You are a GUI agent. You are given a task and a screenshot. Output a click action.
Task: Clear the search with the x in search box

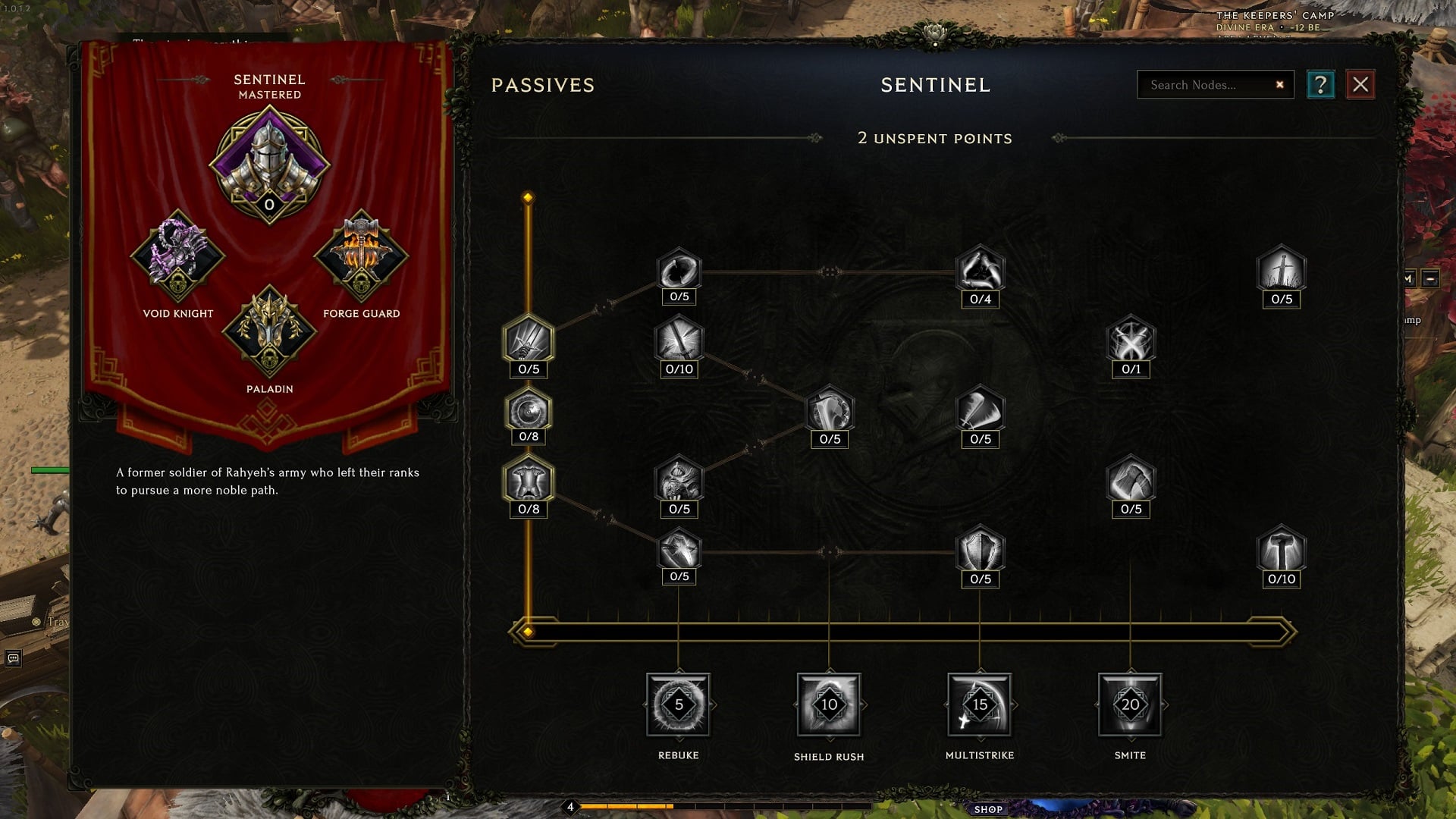tap(1279, 84)
